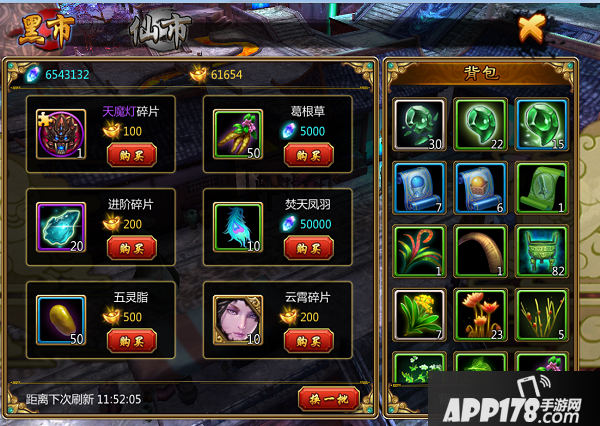Inspect the 云霄碎片 character portrait
Image resolution: width=600 pixels, height=426 pixels.
coord(238,319)
